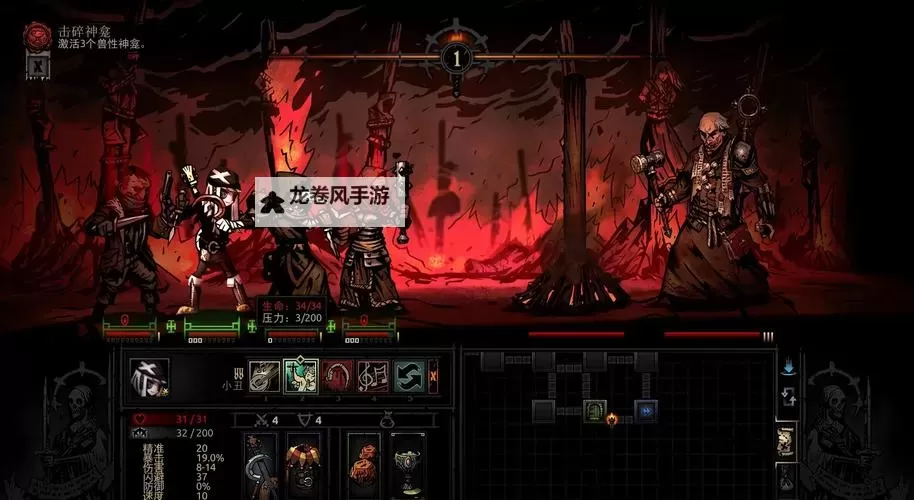Use the musical notes ballad skill
Image resolution: width=914 pixels, height=500 pixels.
coord(373,375)
